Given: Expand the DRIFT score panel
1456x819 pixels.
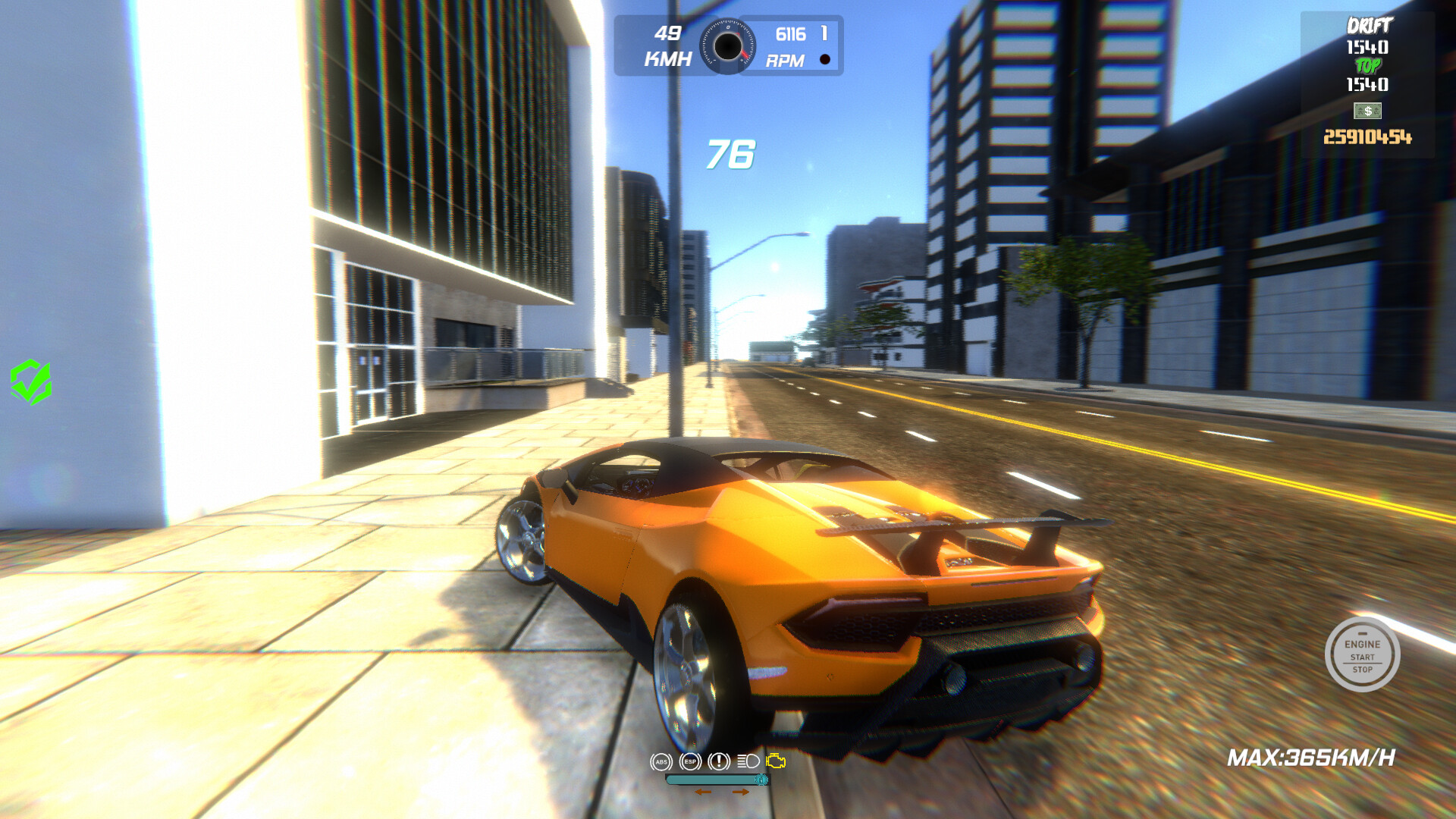Looking at the screenshot, I should 1370,25.
